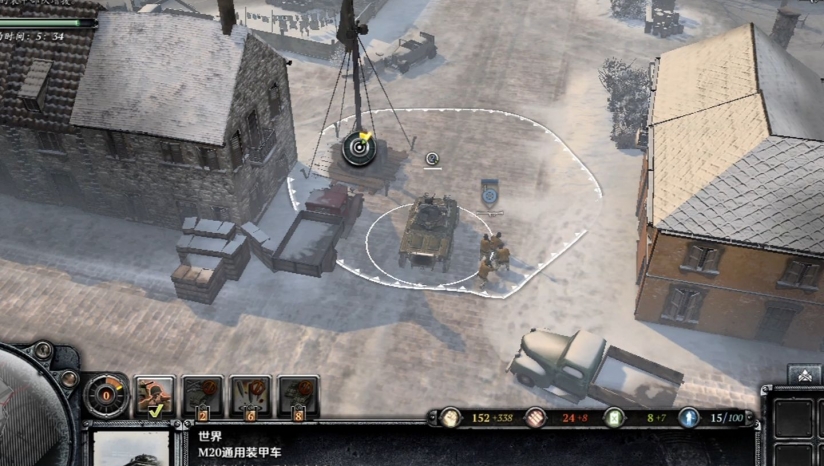Open the rank chevron tab above command panel

click(x=804, y=374)
